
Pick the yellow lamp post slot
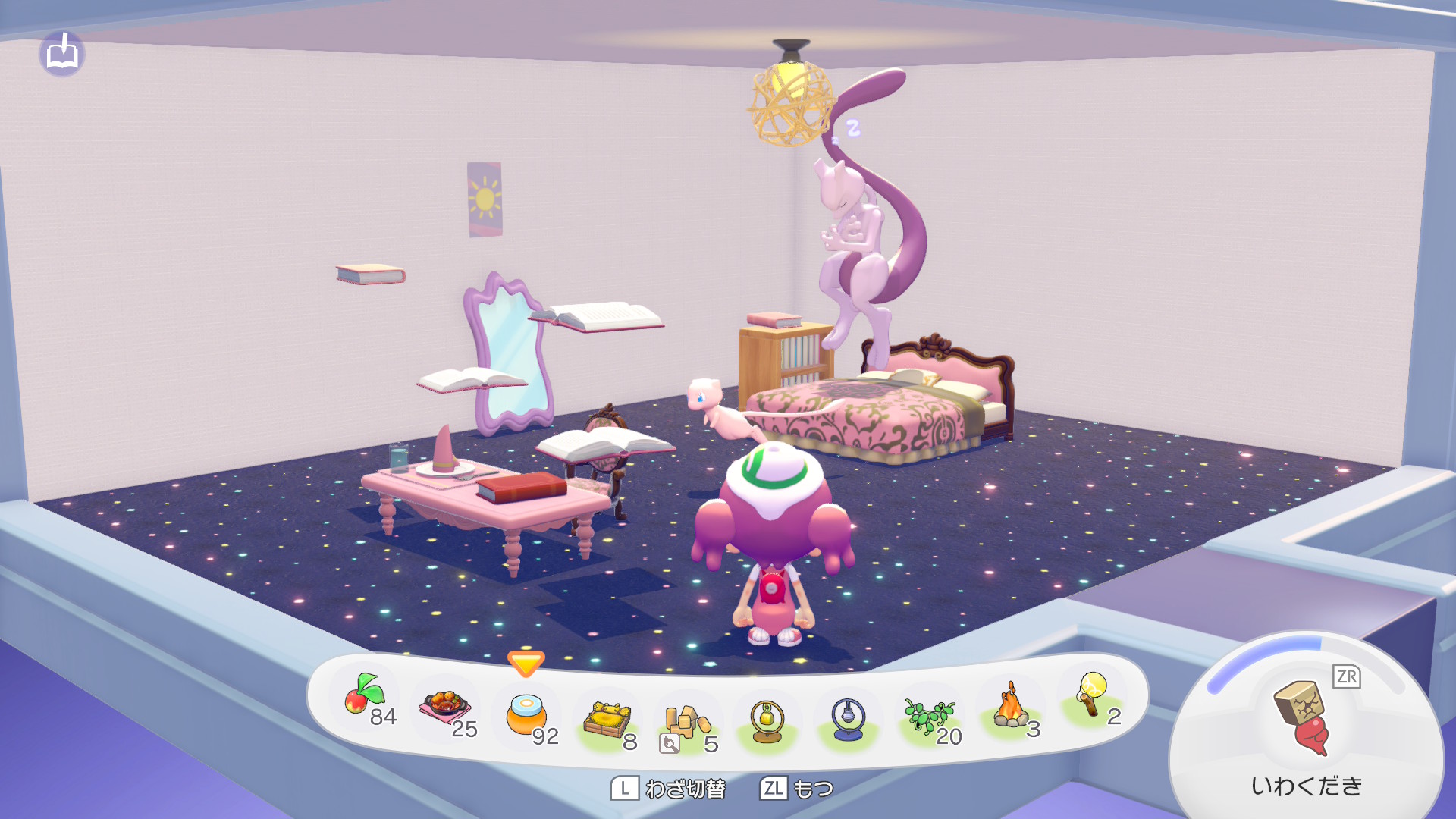pyautogui.click(x=1091, y=695)
